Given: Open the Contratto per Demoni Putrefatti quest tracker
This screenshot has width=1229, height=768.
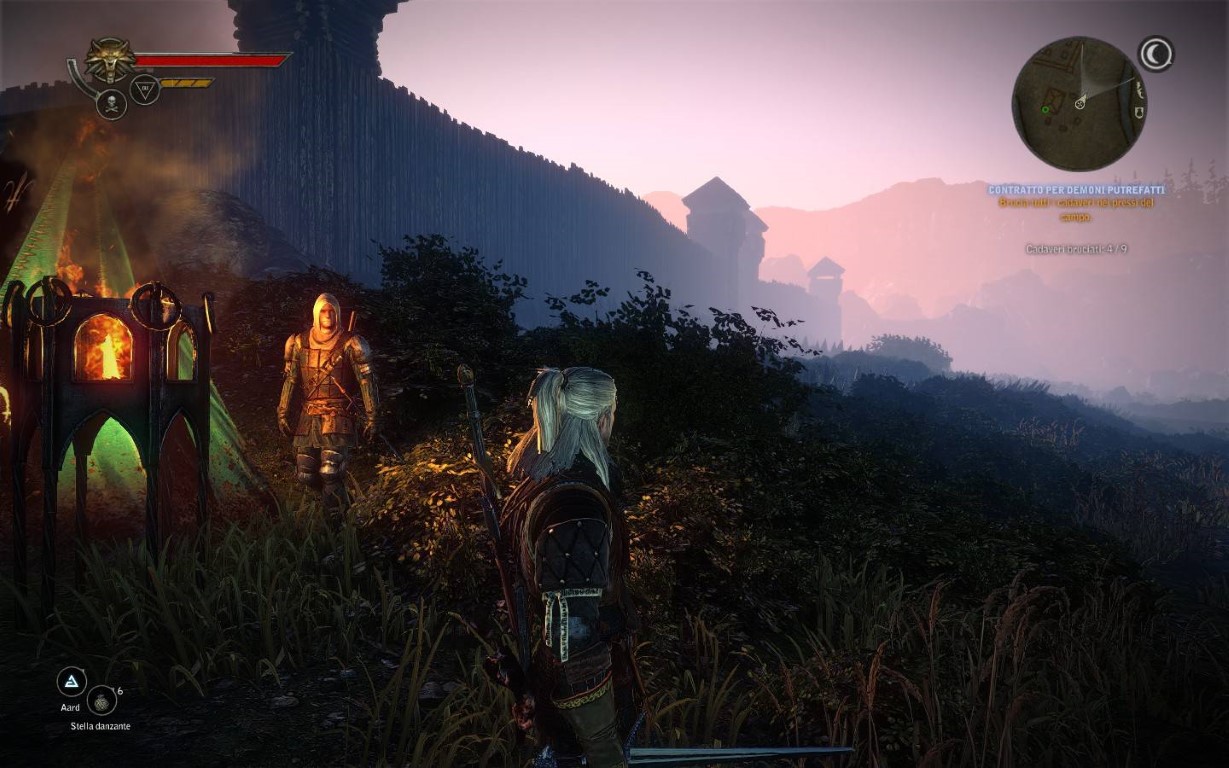Looking at the screenshot, I should 1076,190.
